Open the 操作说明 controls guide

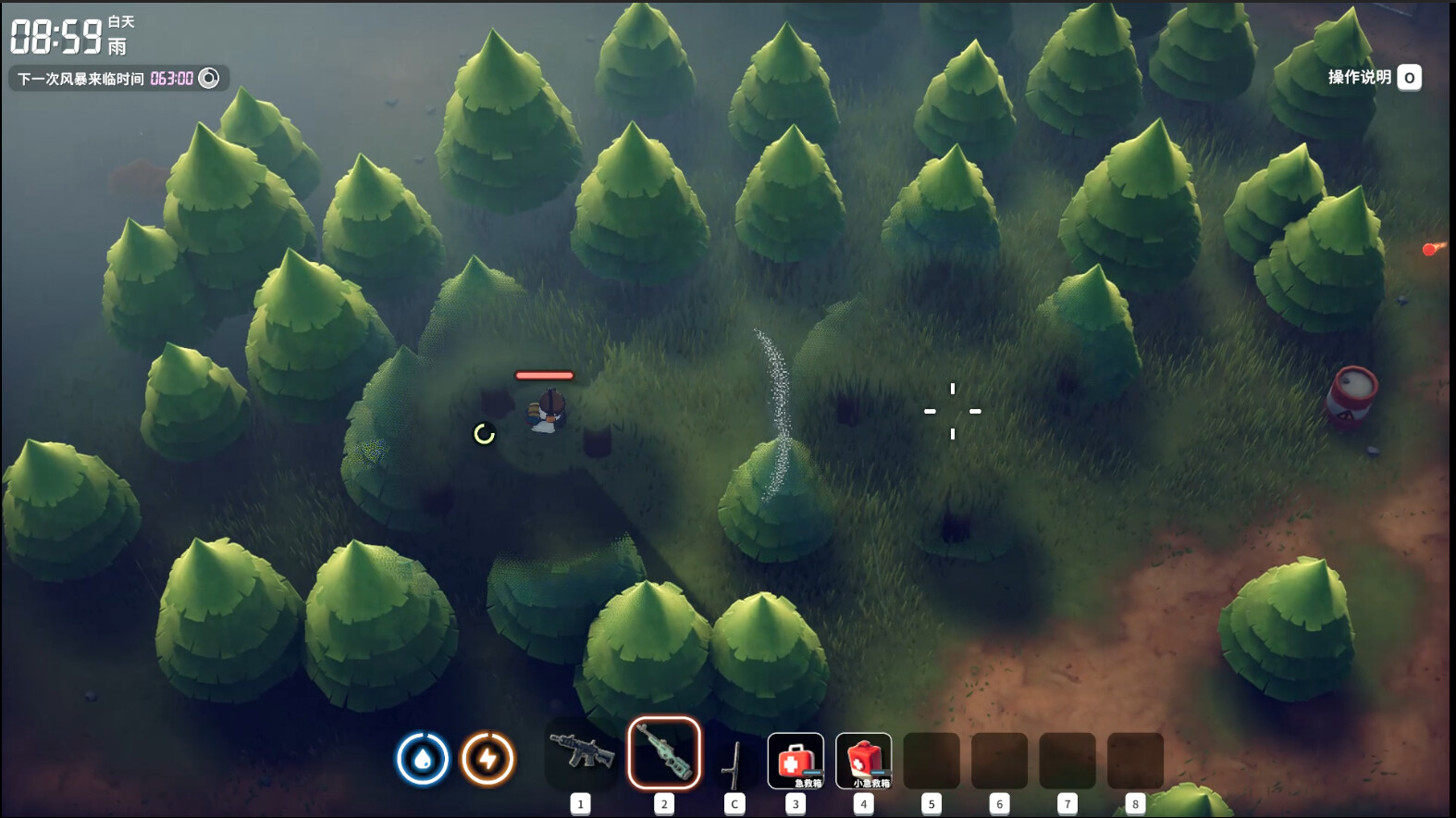click(x=1374, y=78)
